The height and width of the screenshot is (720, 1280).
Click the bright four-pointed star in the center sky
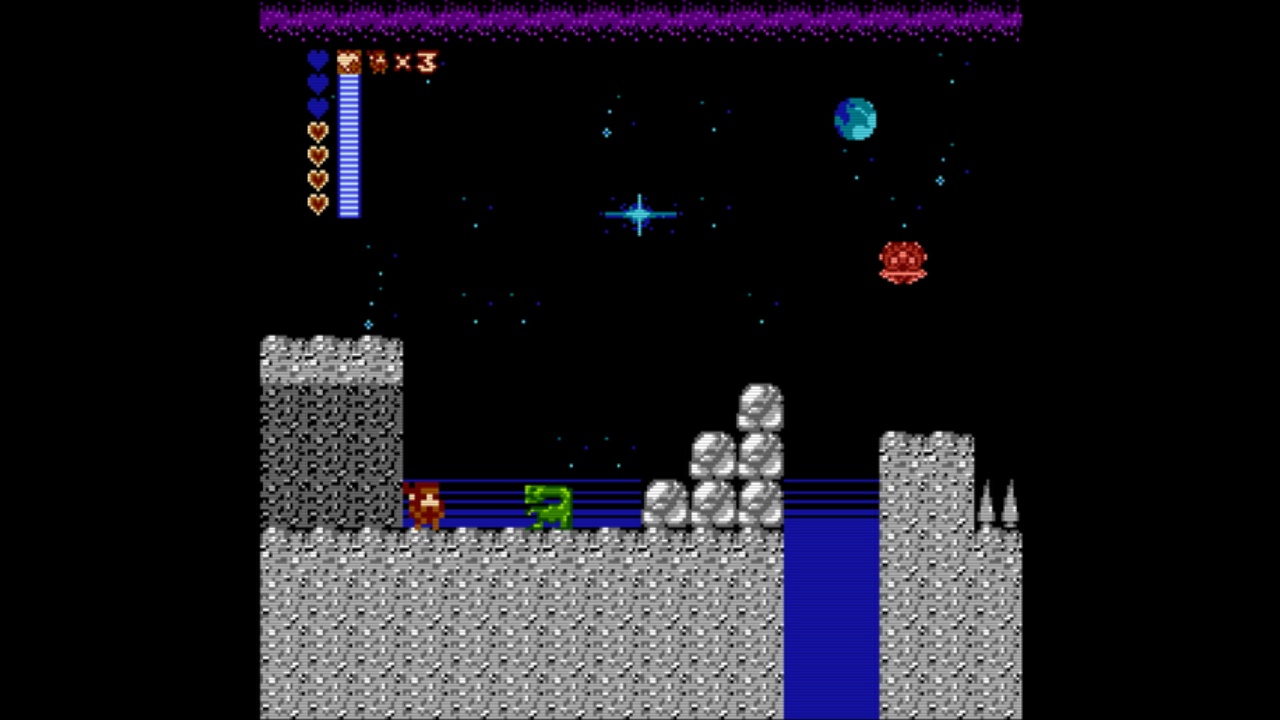click(x=639, y=213)
